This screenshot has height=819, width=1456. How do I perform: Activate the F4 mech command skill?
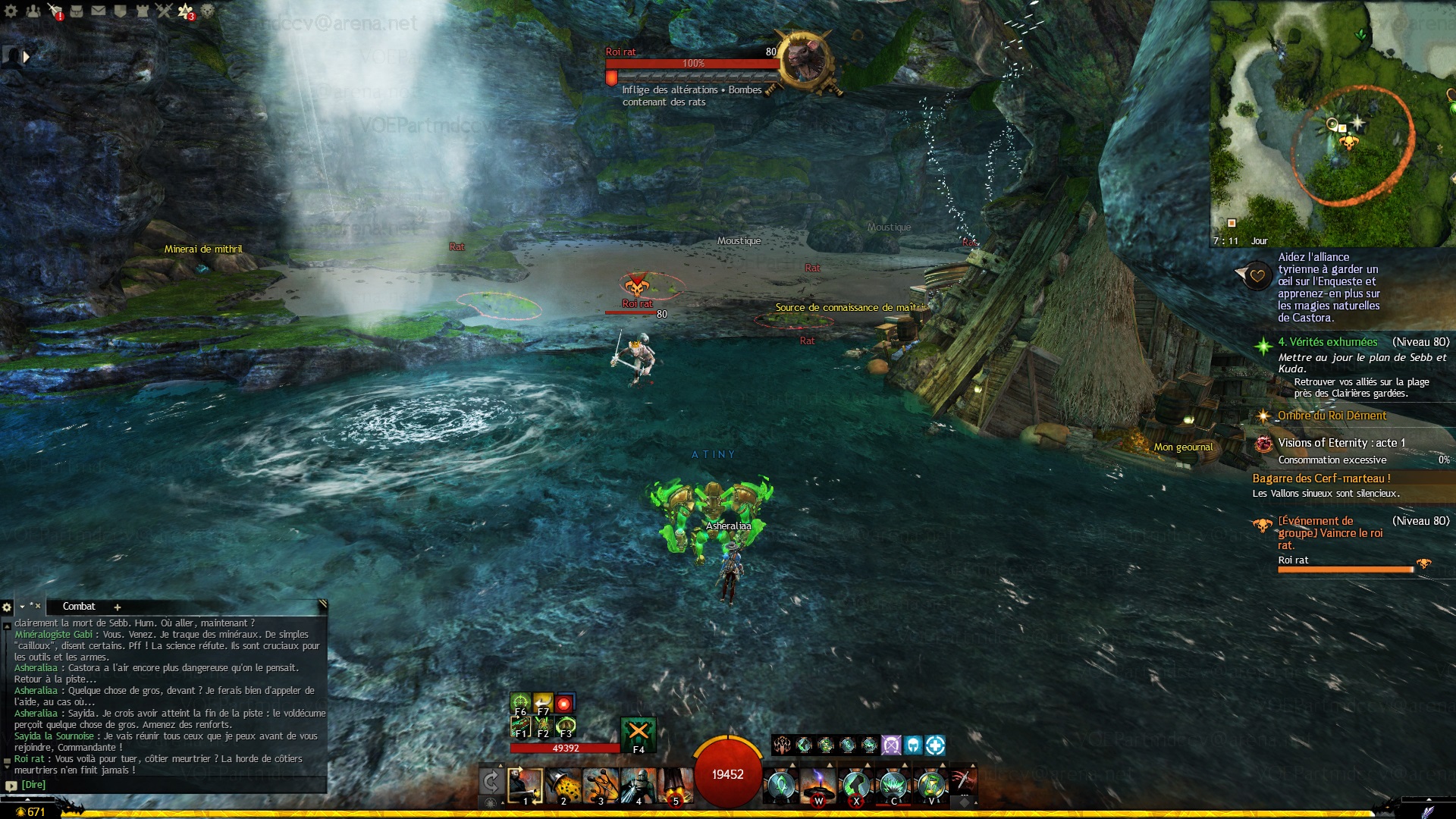pos(639,734)
